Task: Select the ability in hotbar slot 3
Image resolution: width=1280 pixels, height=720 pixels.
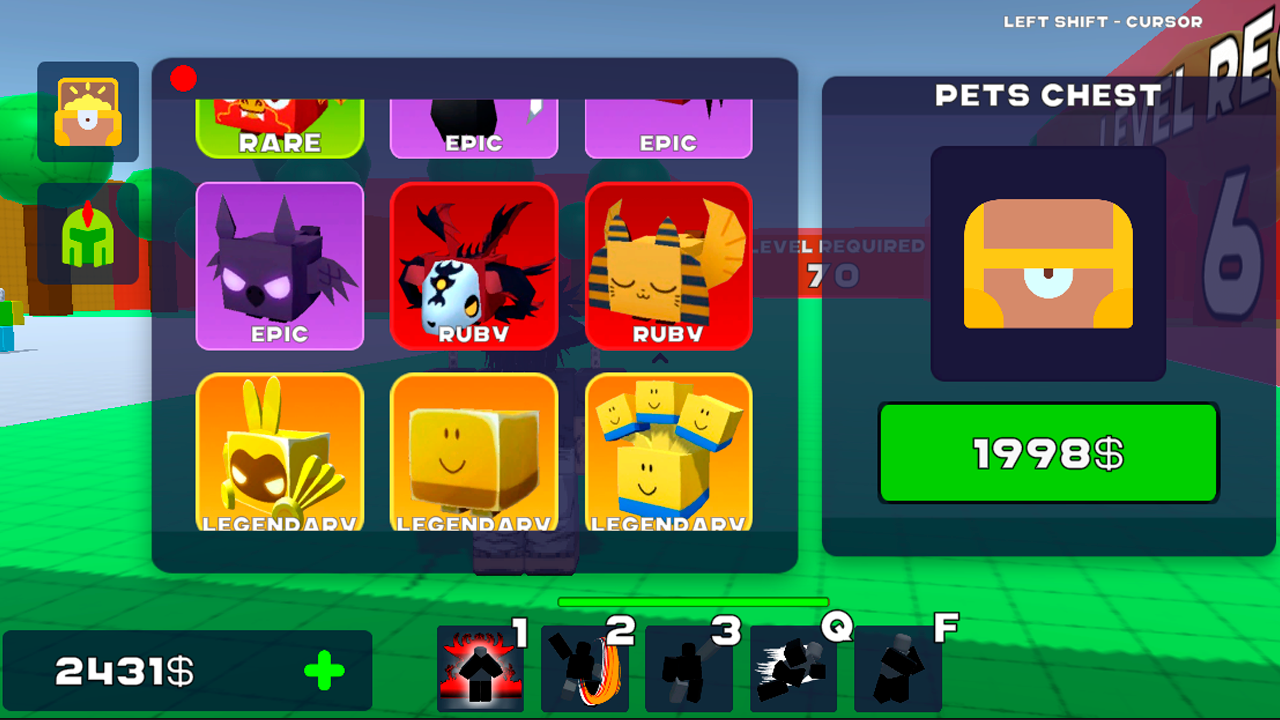Action: point(688,670)
